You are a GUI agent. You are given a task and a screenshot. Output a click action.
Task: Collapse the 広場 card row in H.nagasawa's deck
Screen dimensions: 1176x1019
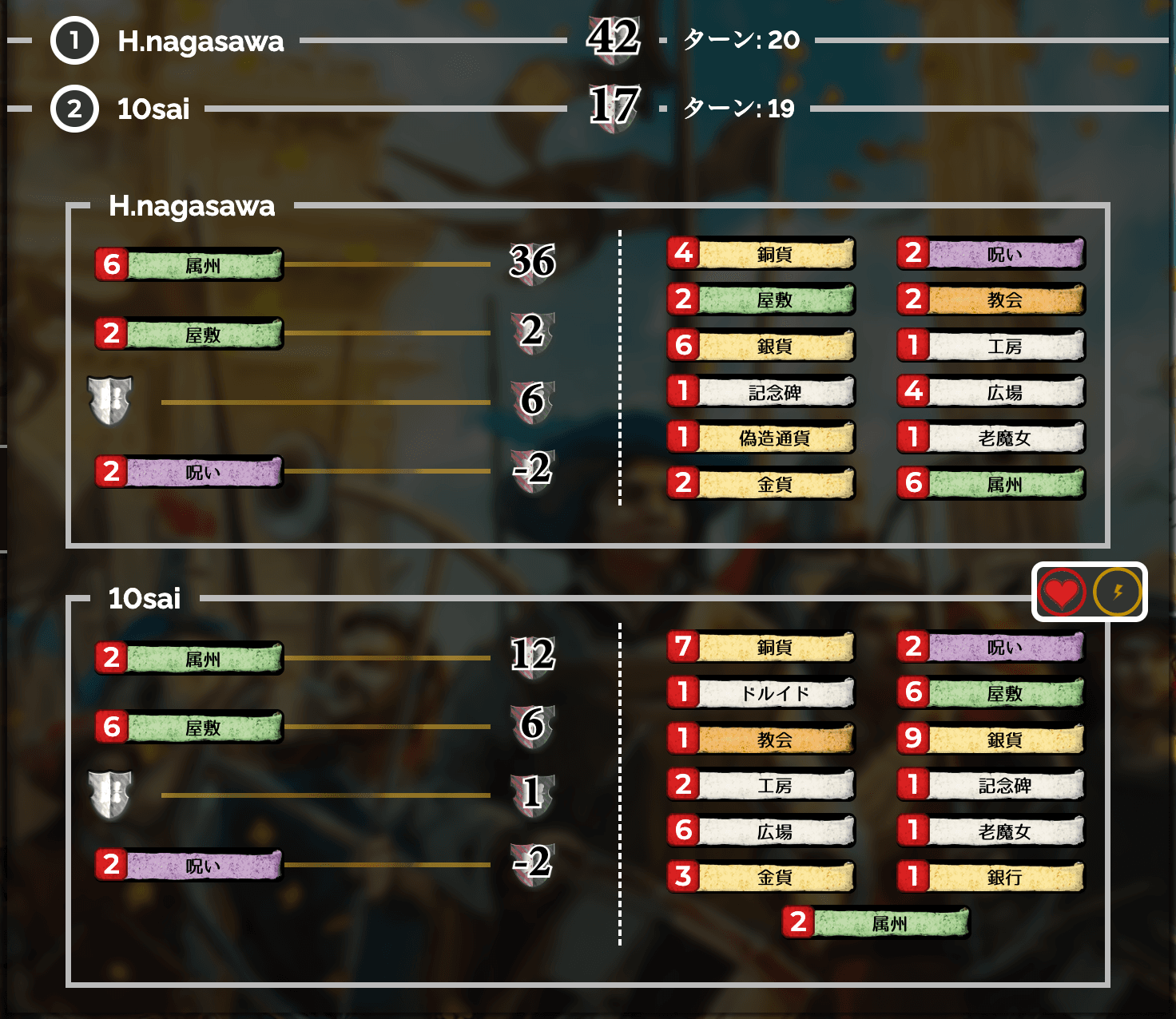point(991,391)
